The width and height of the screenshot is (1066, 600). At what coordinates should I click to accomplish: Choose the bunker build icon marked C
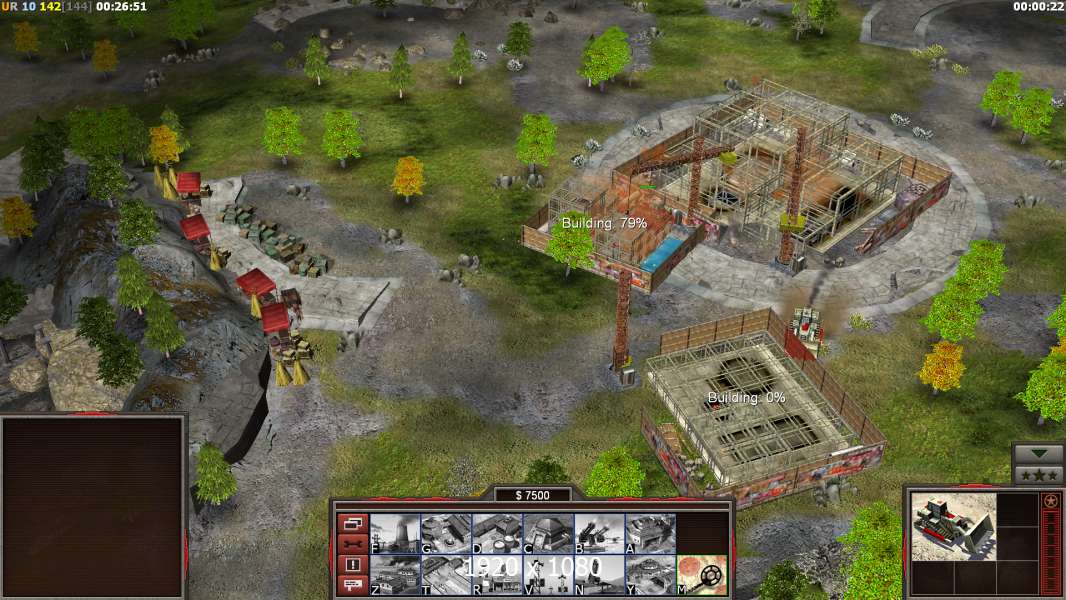(548, 534)
